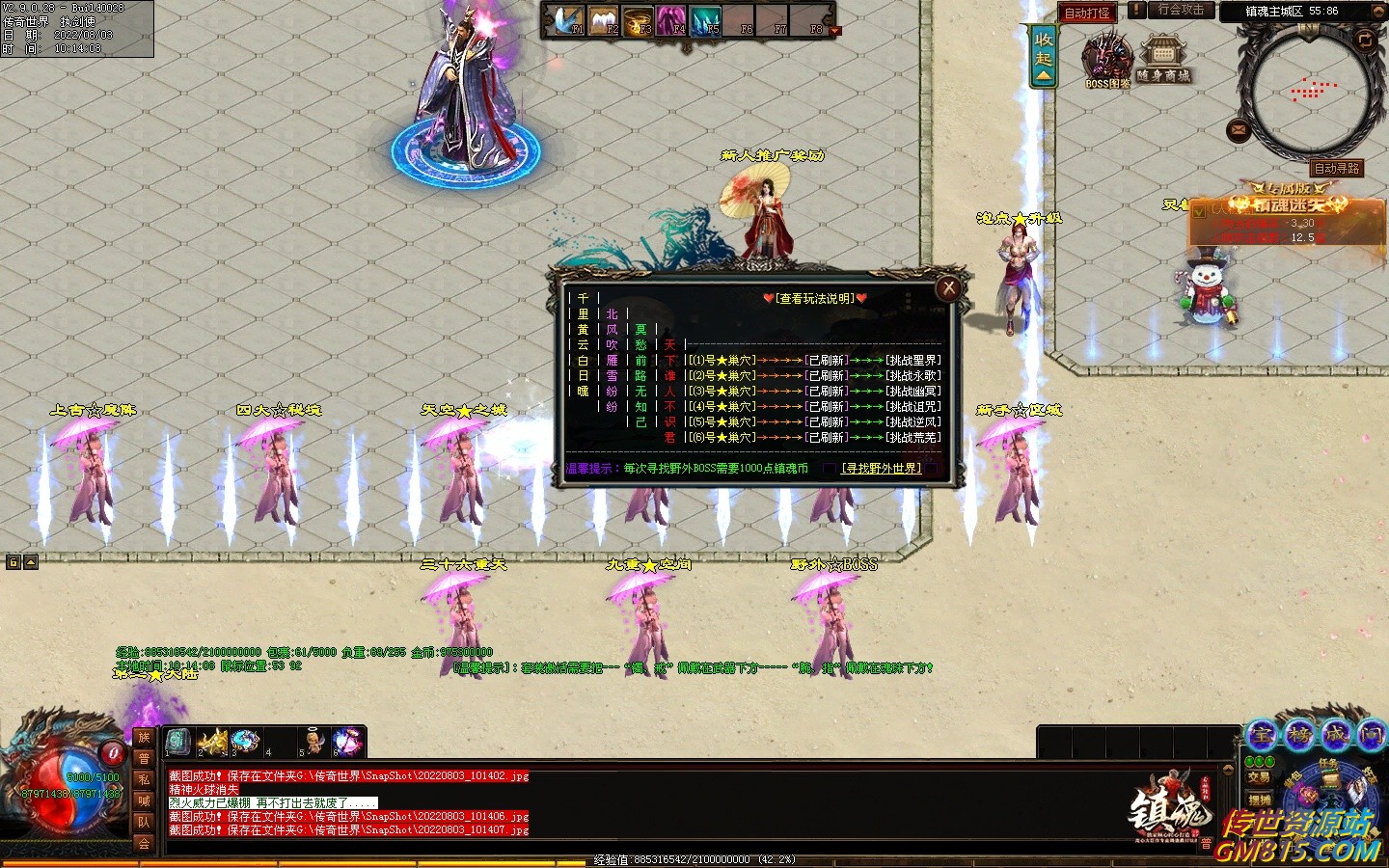The image size is (1389, 868).
Task: Switch chat to the 私 private channel
Action: click(x=144, y=779)
